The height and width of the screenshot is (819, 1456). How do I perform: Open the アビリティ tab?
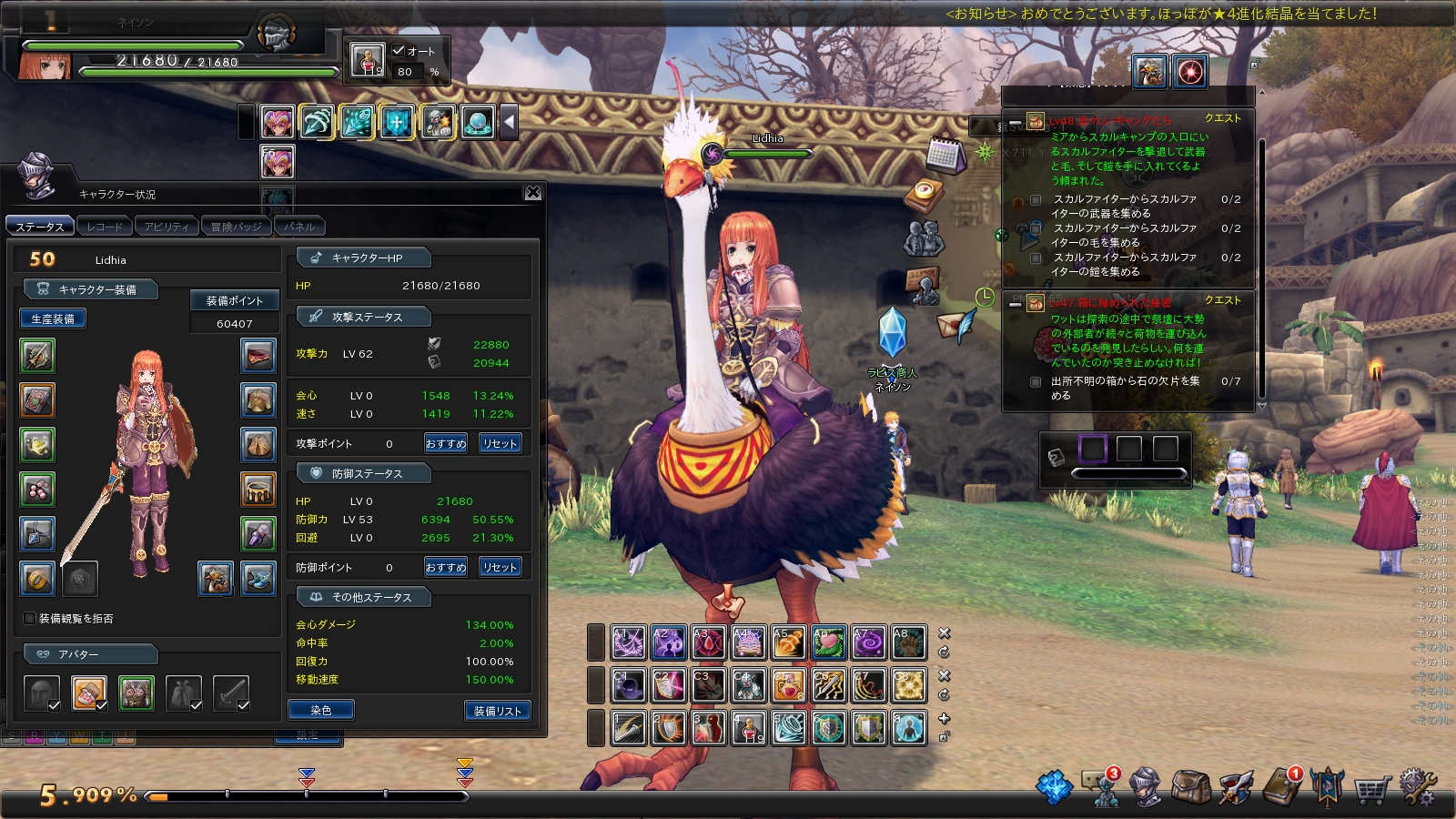pyautogui.click(x=167, y=227)
